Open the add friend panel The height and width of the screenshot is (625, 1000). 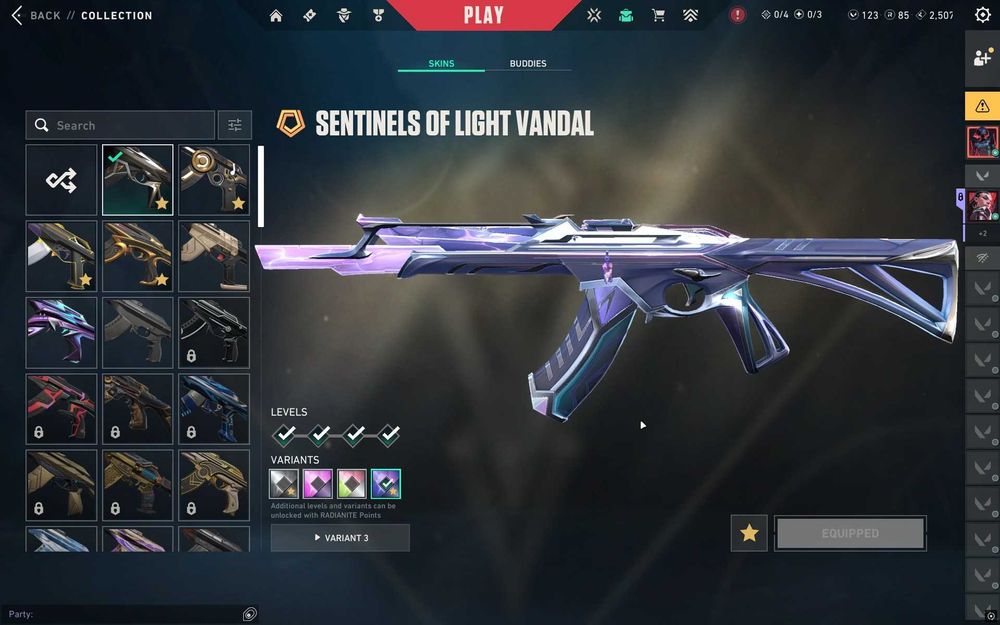982,58
